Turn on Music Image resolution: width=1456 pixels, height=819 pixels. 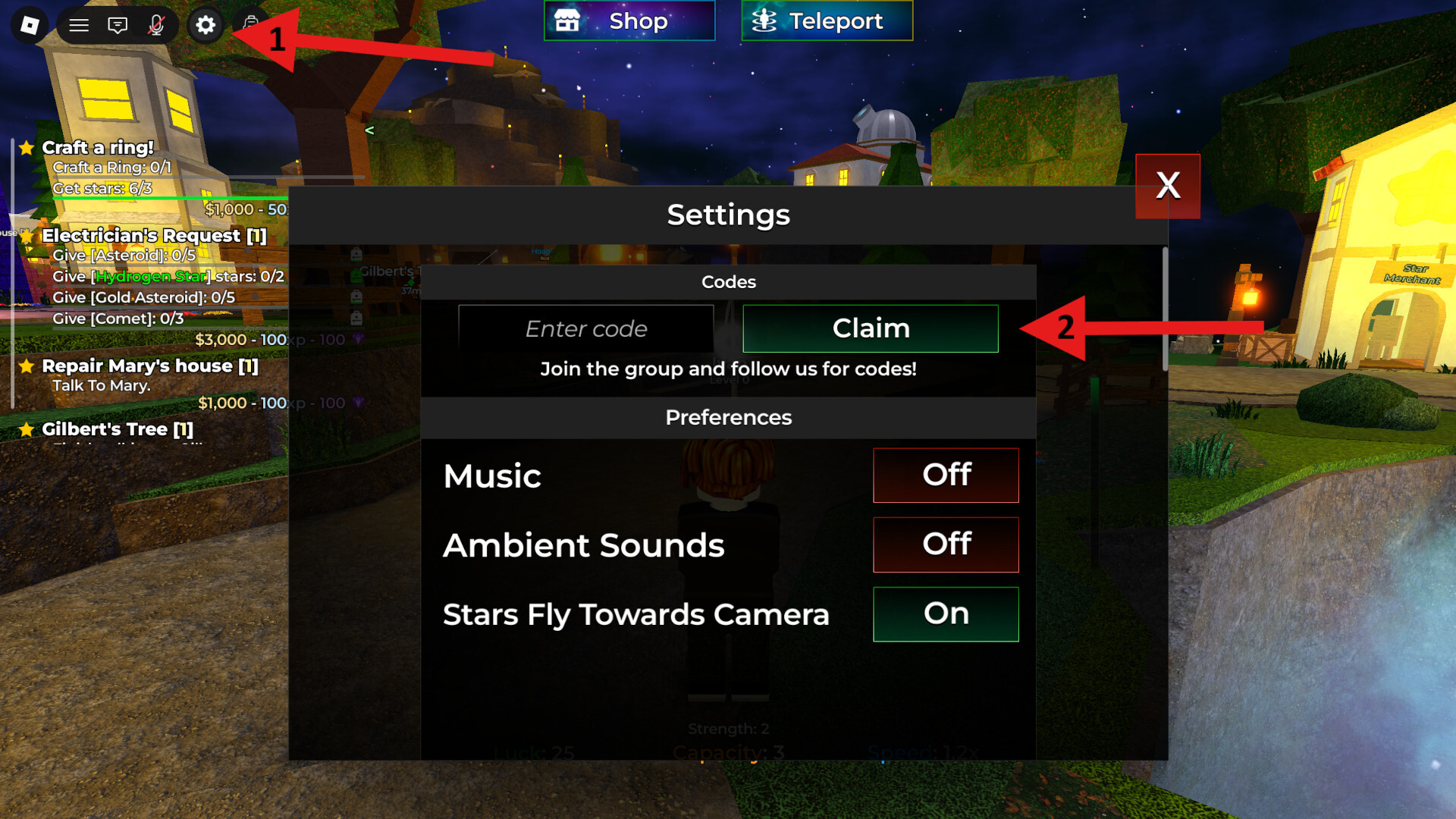tap(946, 475)
